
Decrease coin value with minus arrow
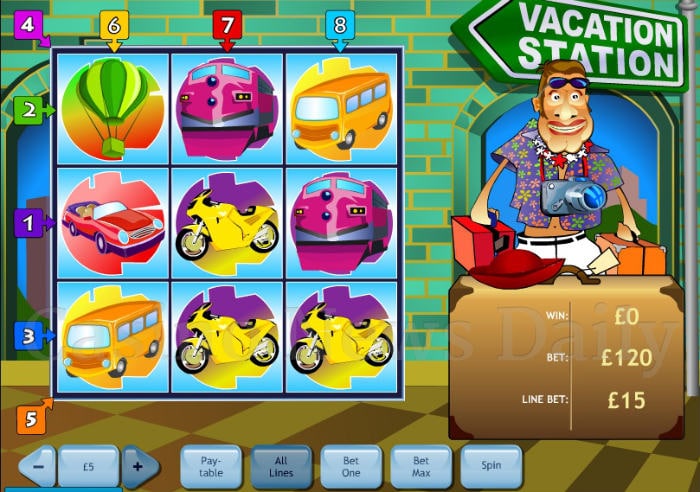[37, 465]
